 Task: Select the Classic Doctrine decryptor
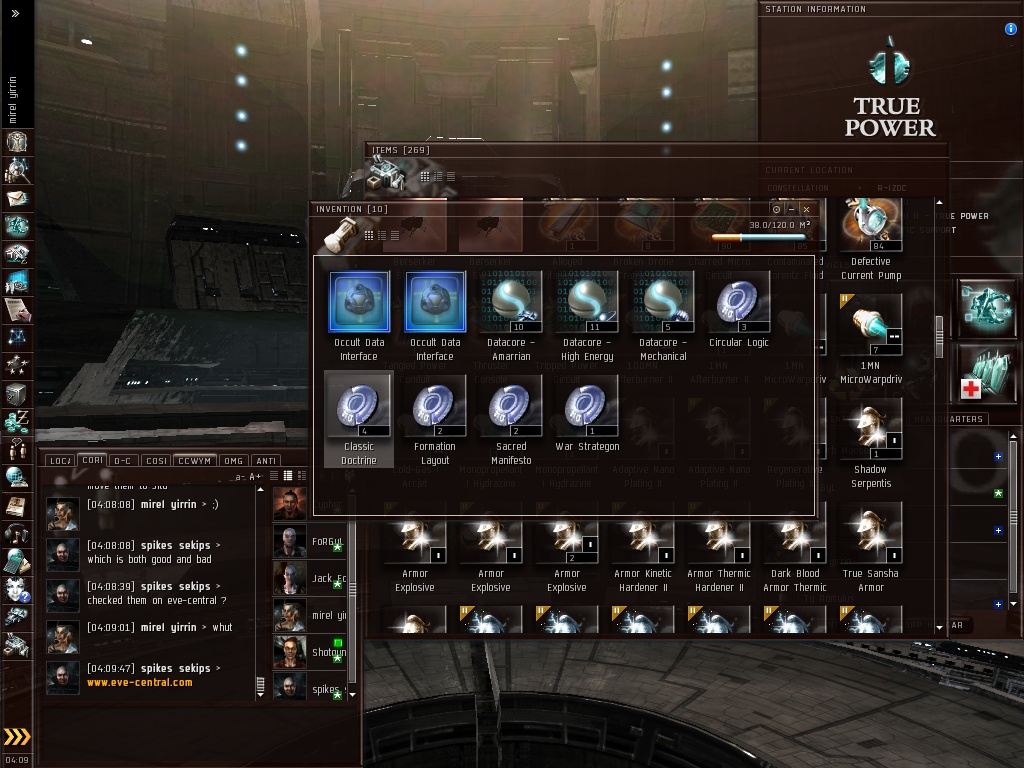(359, 406)
